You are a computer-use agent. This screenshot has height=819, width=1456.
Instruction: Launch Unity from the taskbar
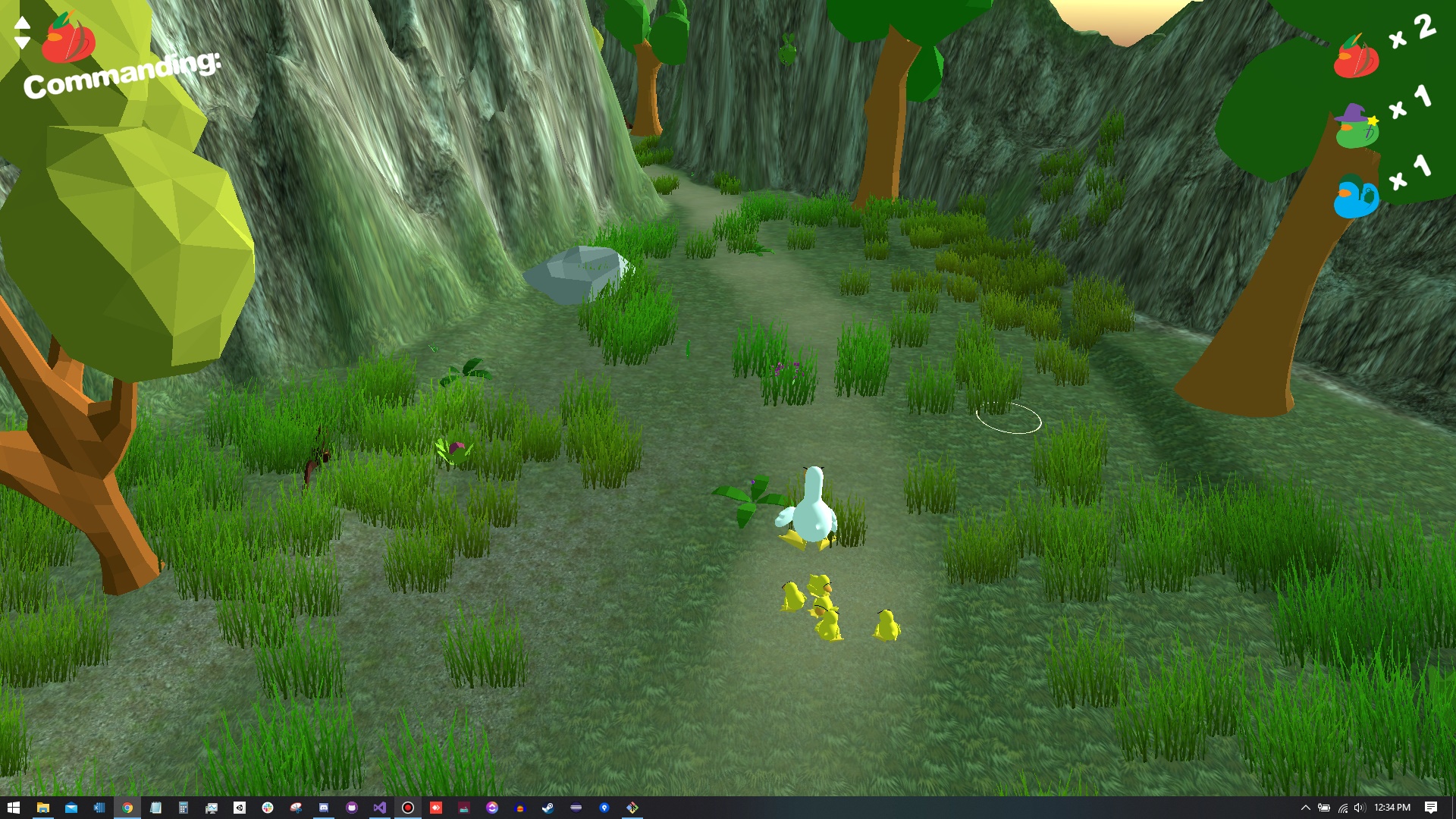pyautogui.click(x=238, y=808)
